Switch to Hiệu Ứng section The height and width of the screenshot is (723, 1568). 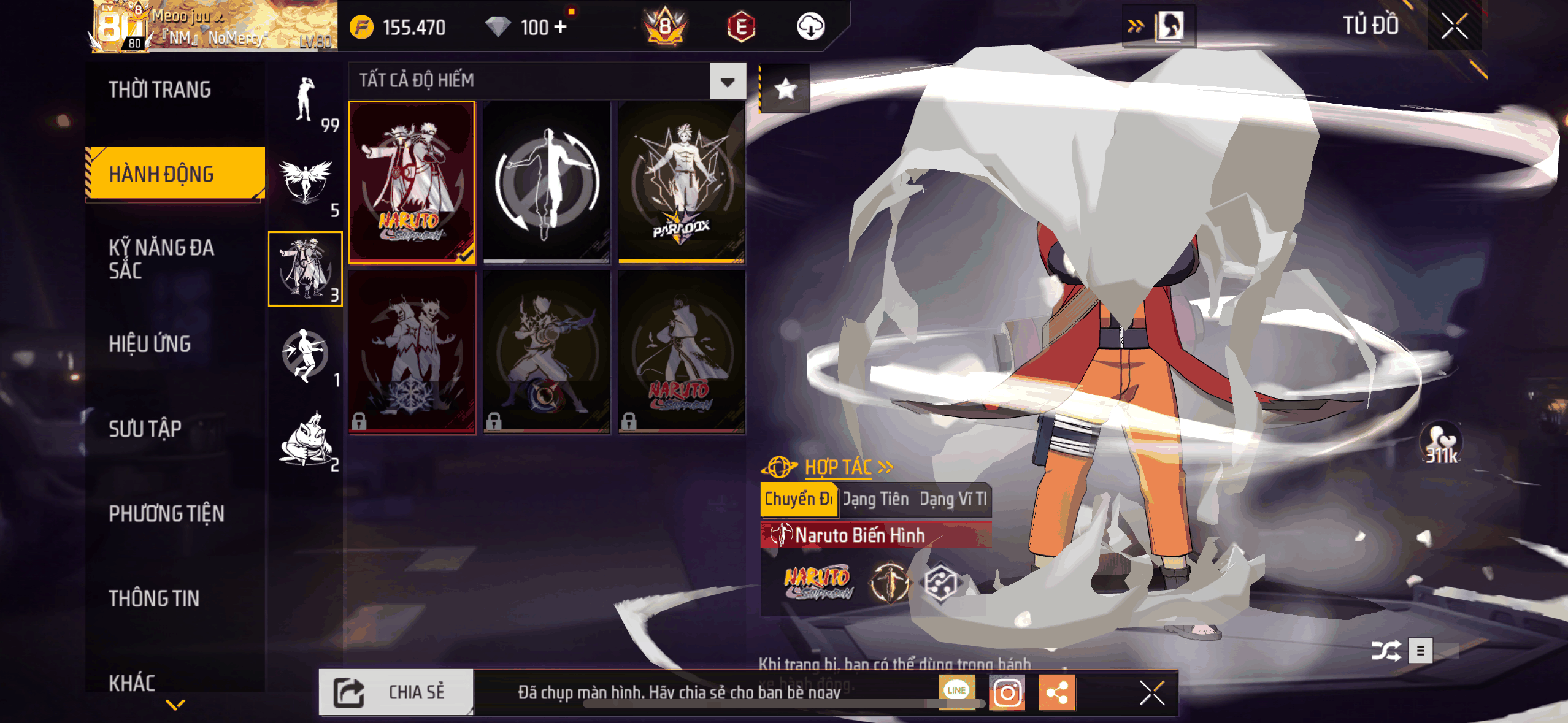click(x=150, y=344)
